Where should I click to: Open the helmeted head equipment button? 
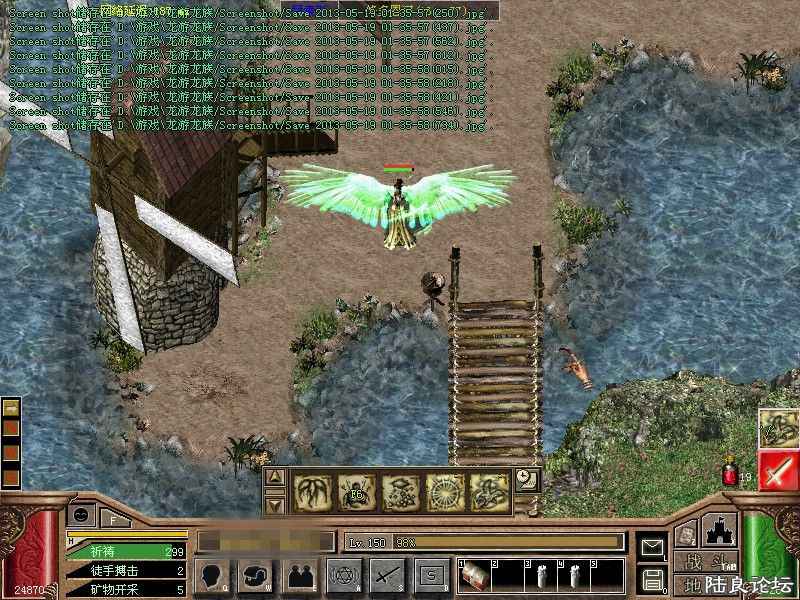pos(256,575)
